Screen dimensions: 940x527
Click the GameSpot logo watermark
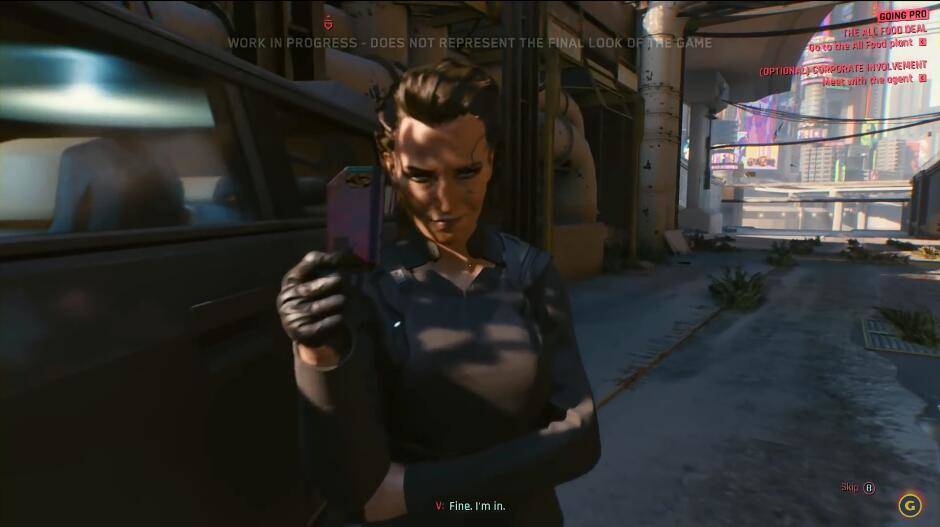point(909,504)
